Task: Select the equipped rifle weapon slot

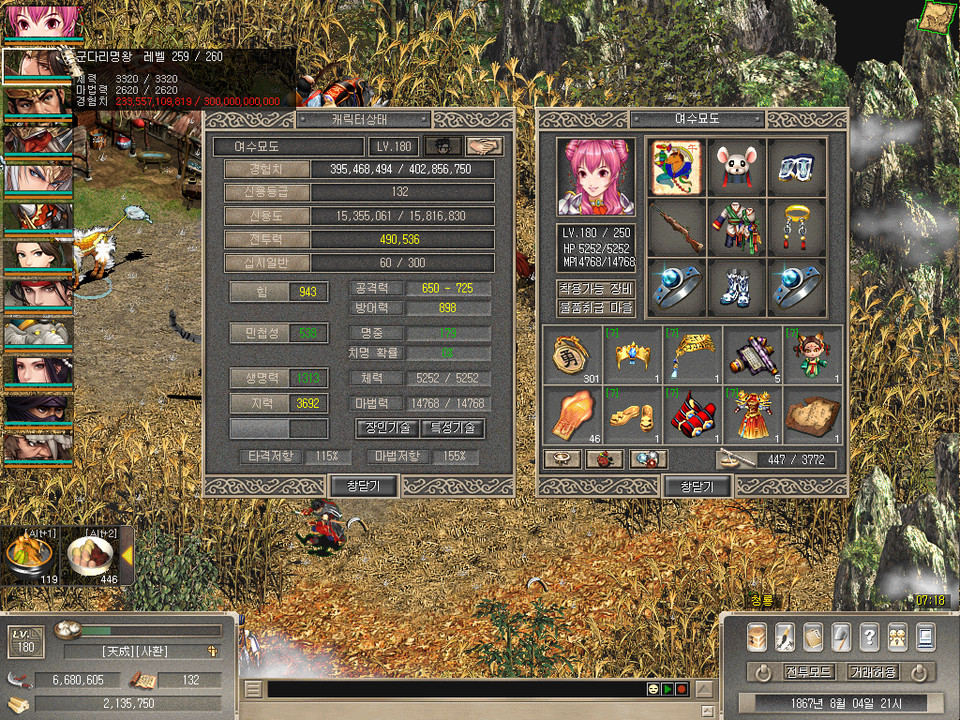Action: [677, 227]
